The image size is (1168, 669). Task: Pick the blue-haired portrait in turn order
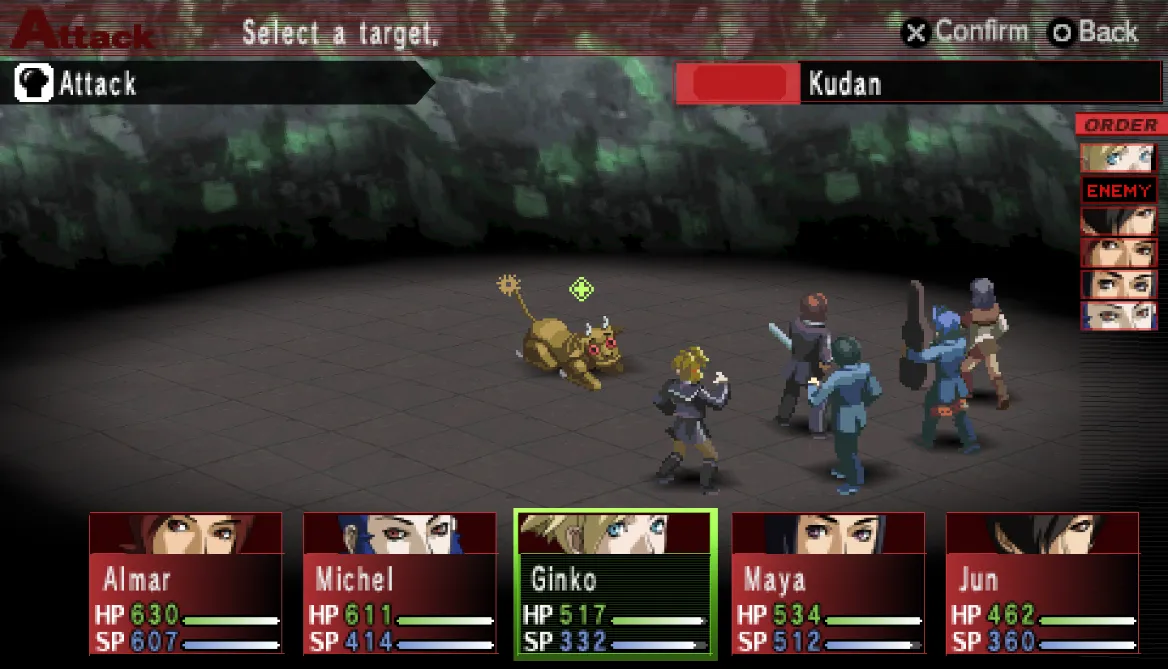[1118, 316]
